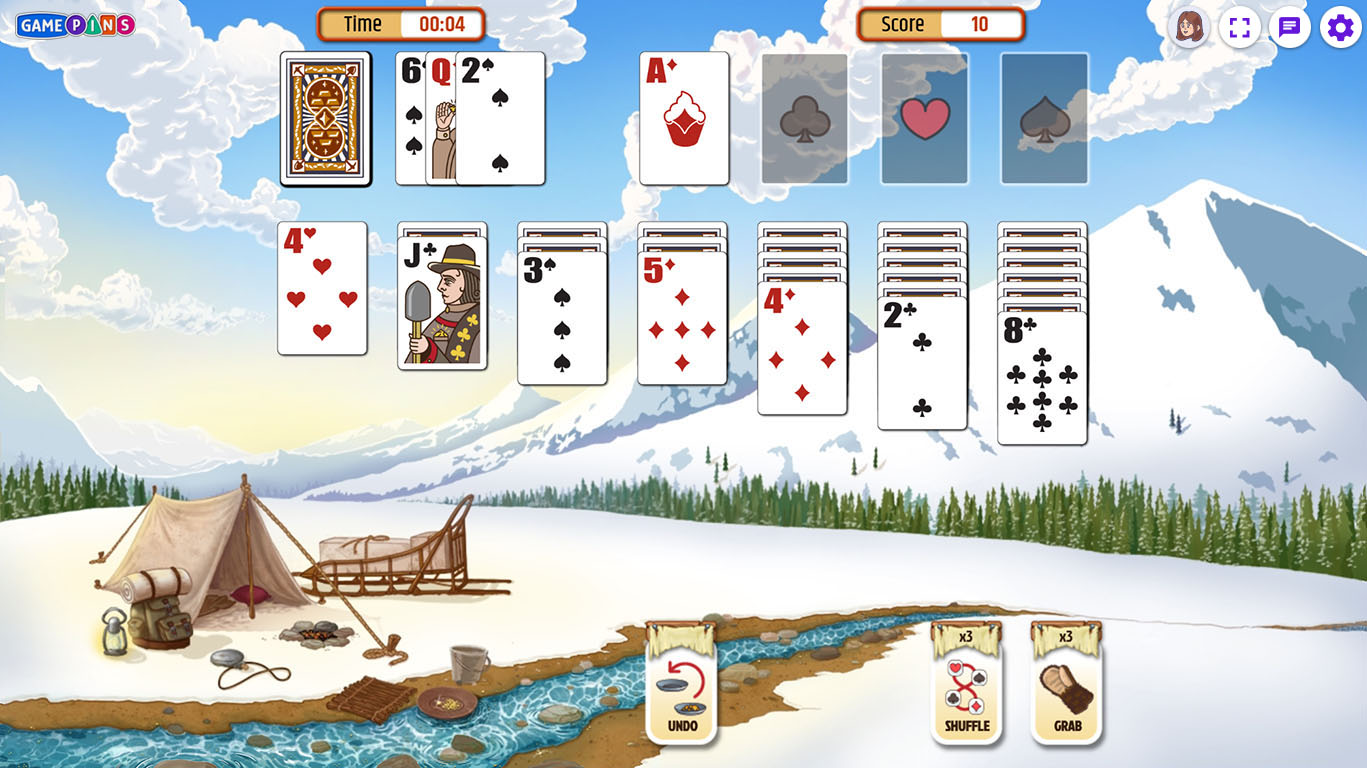Select the empty clubs foundation slot
Screen dimensions: 1367x768
tap(804, 118)
